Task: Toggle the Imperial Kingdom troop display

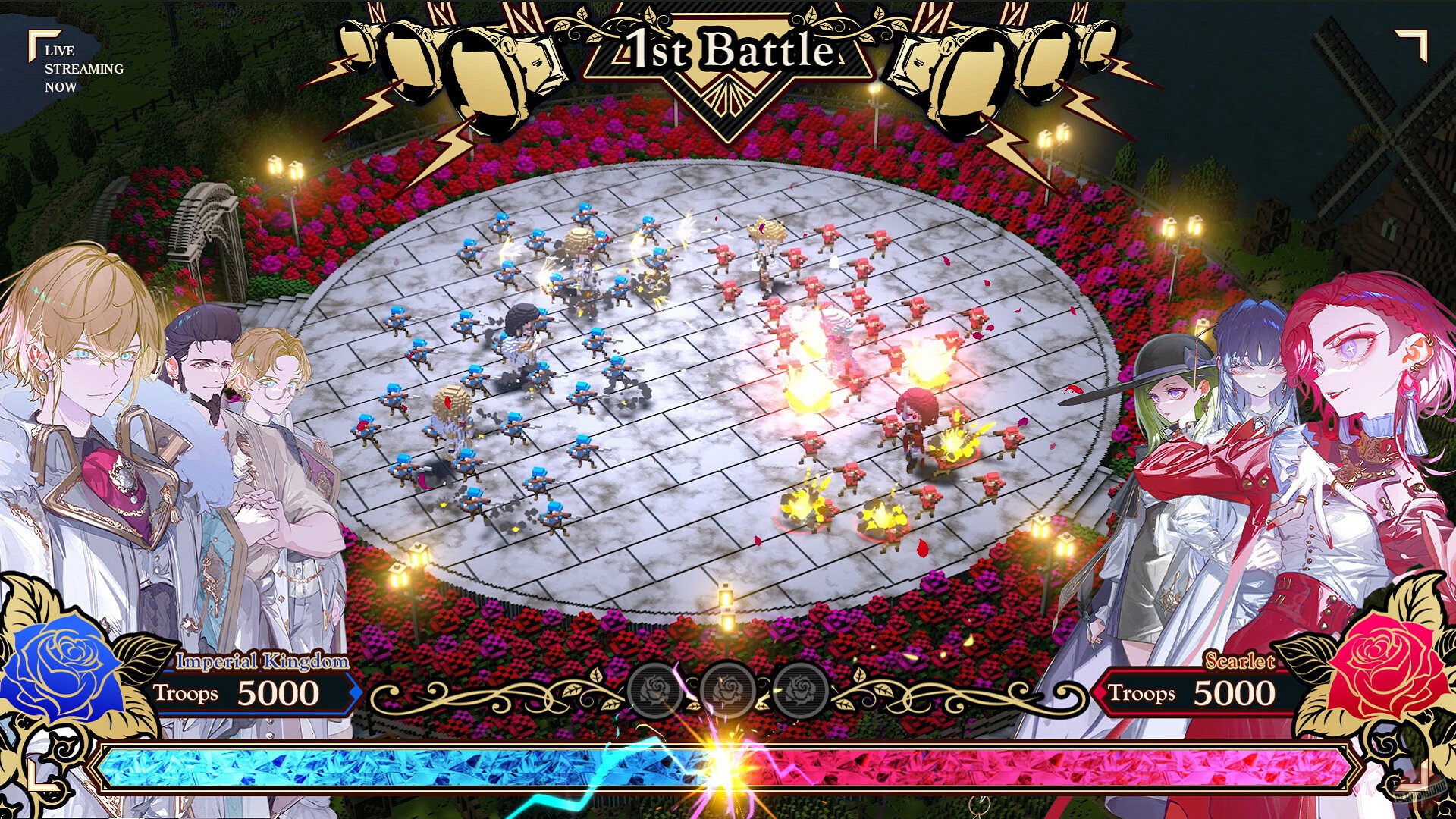Action: [x=262, y=661]
